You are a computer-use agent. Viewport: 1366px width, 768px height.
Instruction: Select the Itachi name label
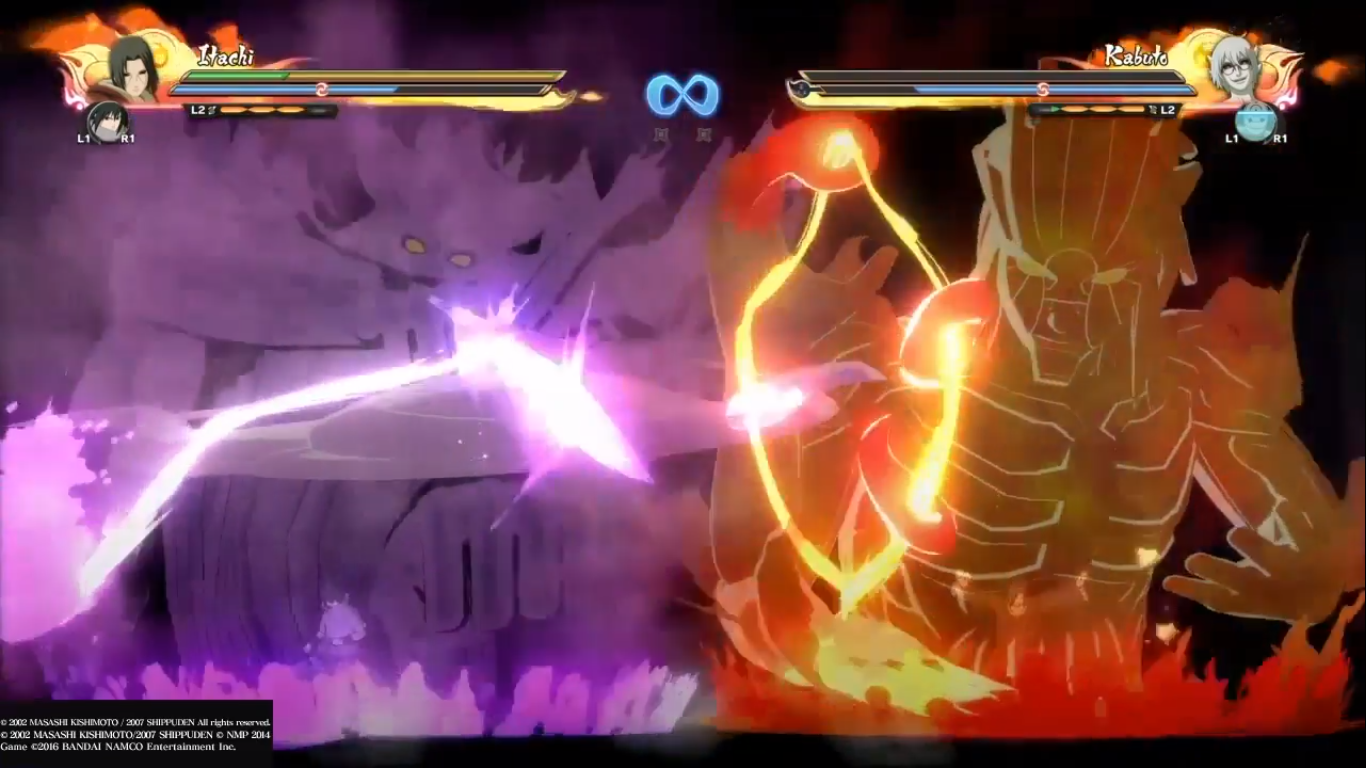[226, 56]
